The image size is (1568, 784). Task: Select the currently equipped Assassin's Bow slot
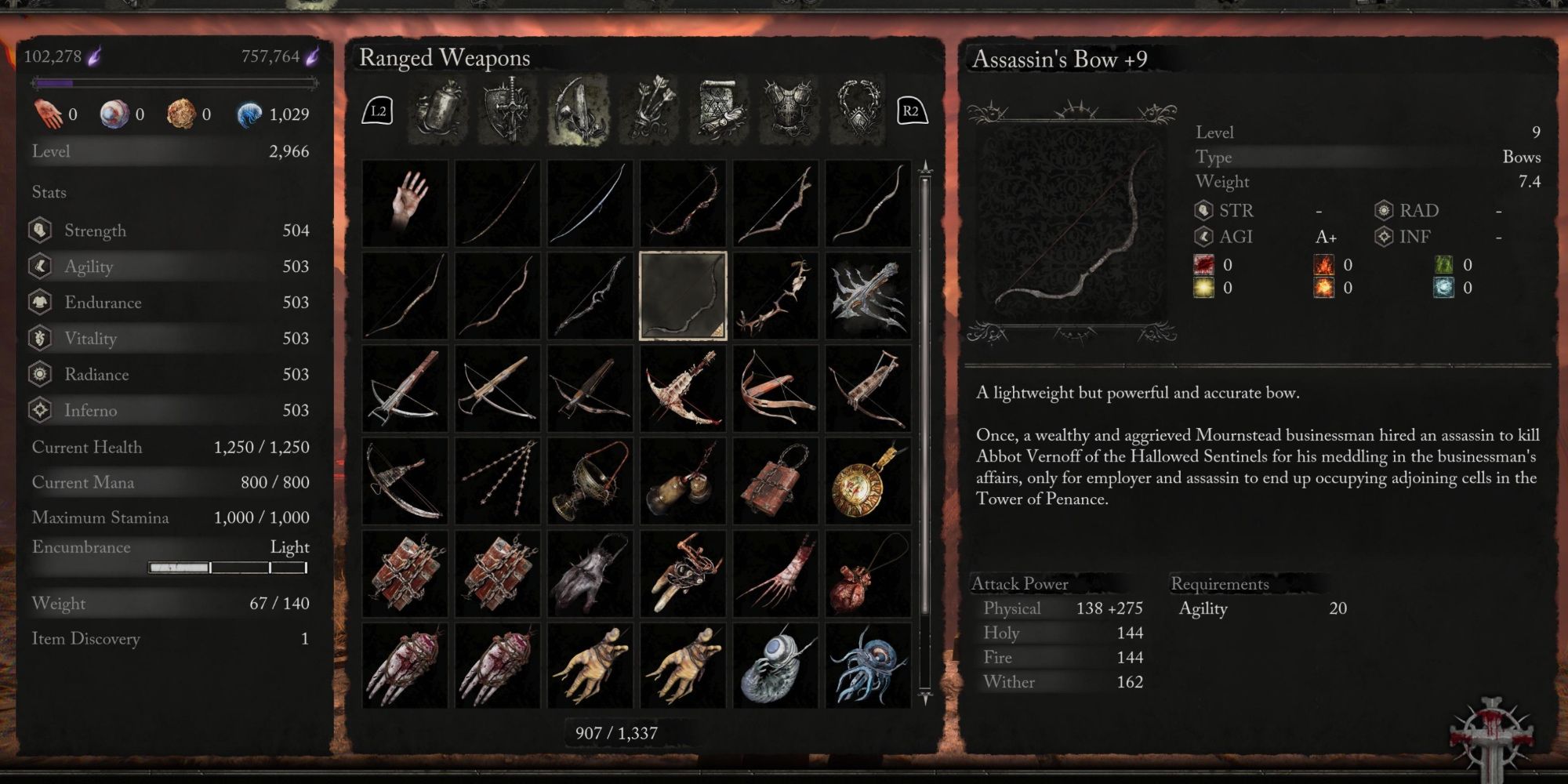coord(682,296)
